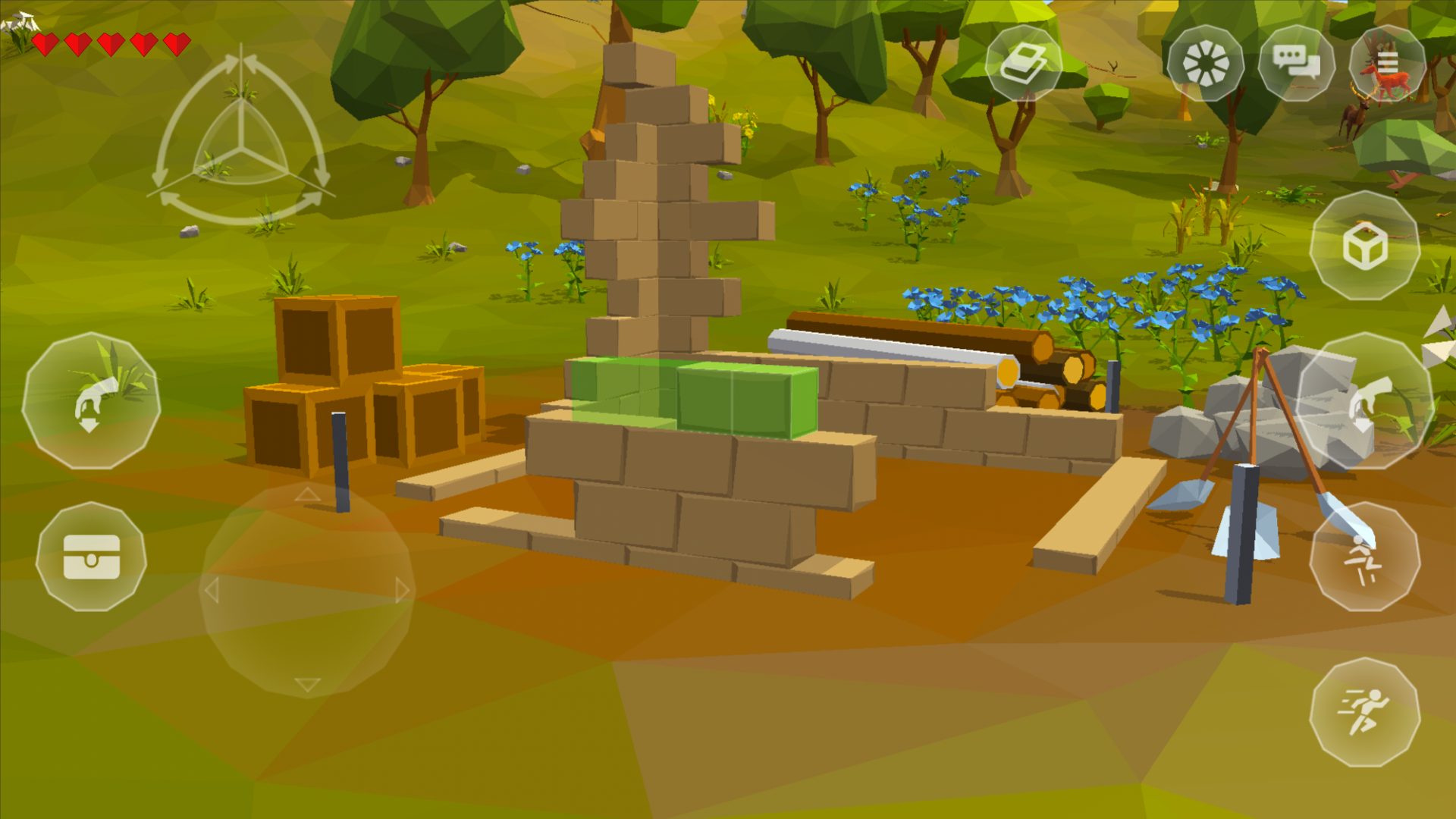This screenshot has height=819, width=1456.
Task: Toggle block placement cube mode
Action: pyautogui.click(x=1365, y=246)
